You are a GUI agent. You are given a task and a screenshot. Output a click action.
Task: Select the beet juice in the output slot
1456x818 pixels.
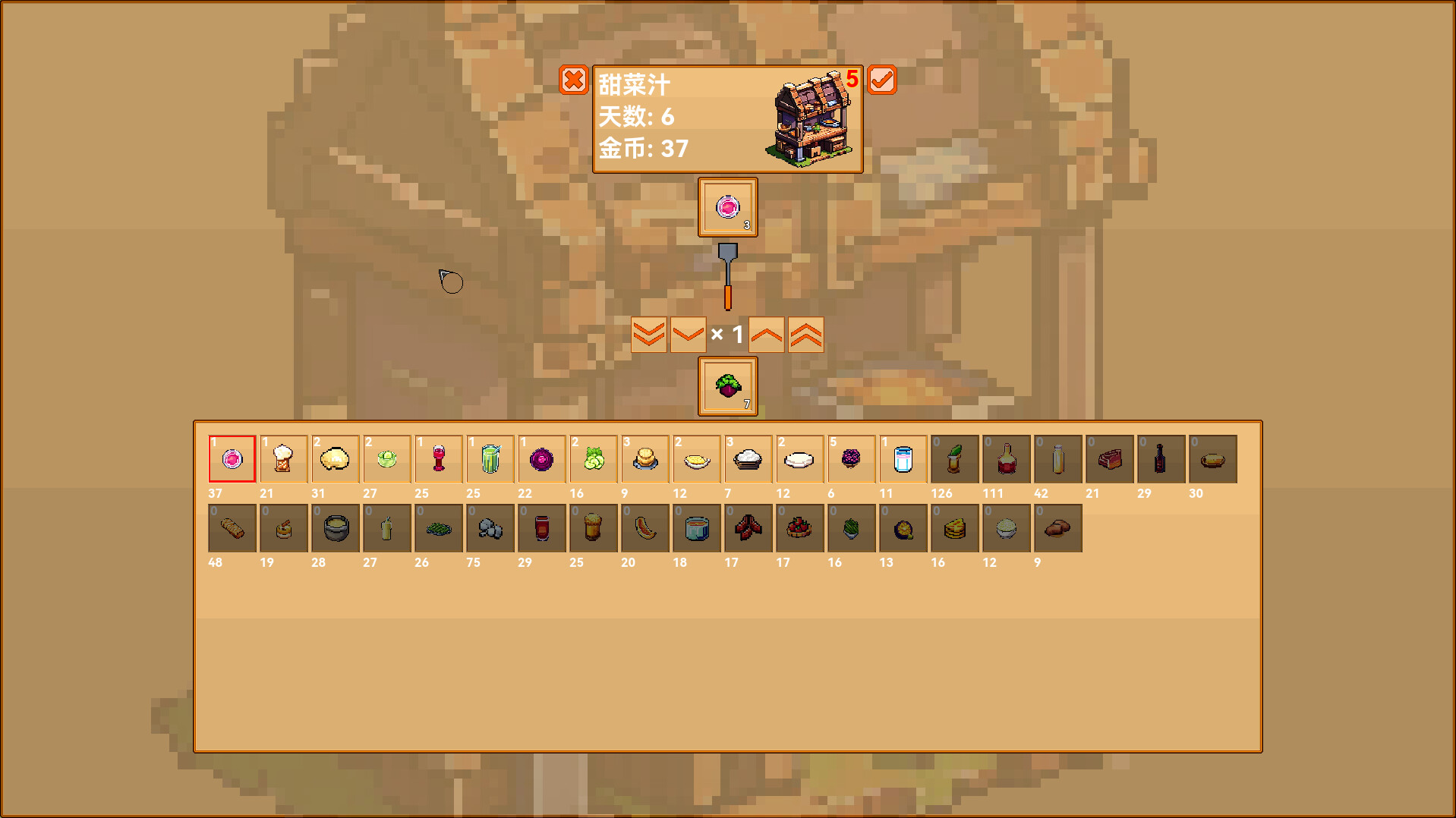coord(726,207)
